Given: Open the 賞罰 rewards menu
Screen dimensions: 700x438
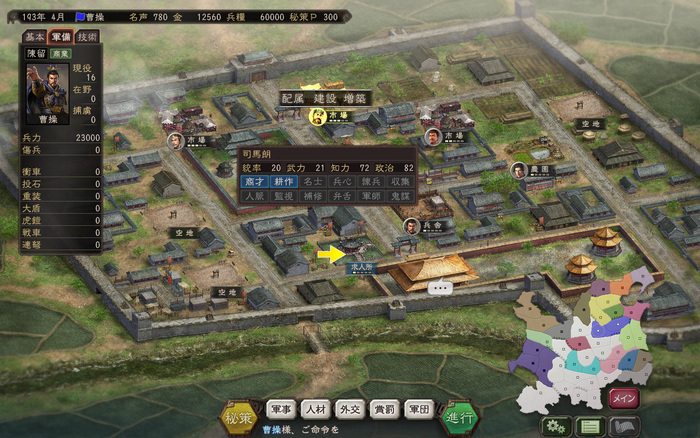Looking at the screenshot, I should point(384,409).
